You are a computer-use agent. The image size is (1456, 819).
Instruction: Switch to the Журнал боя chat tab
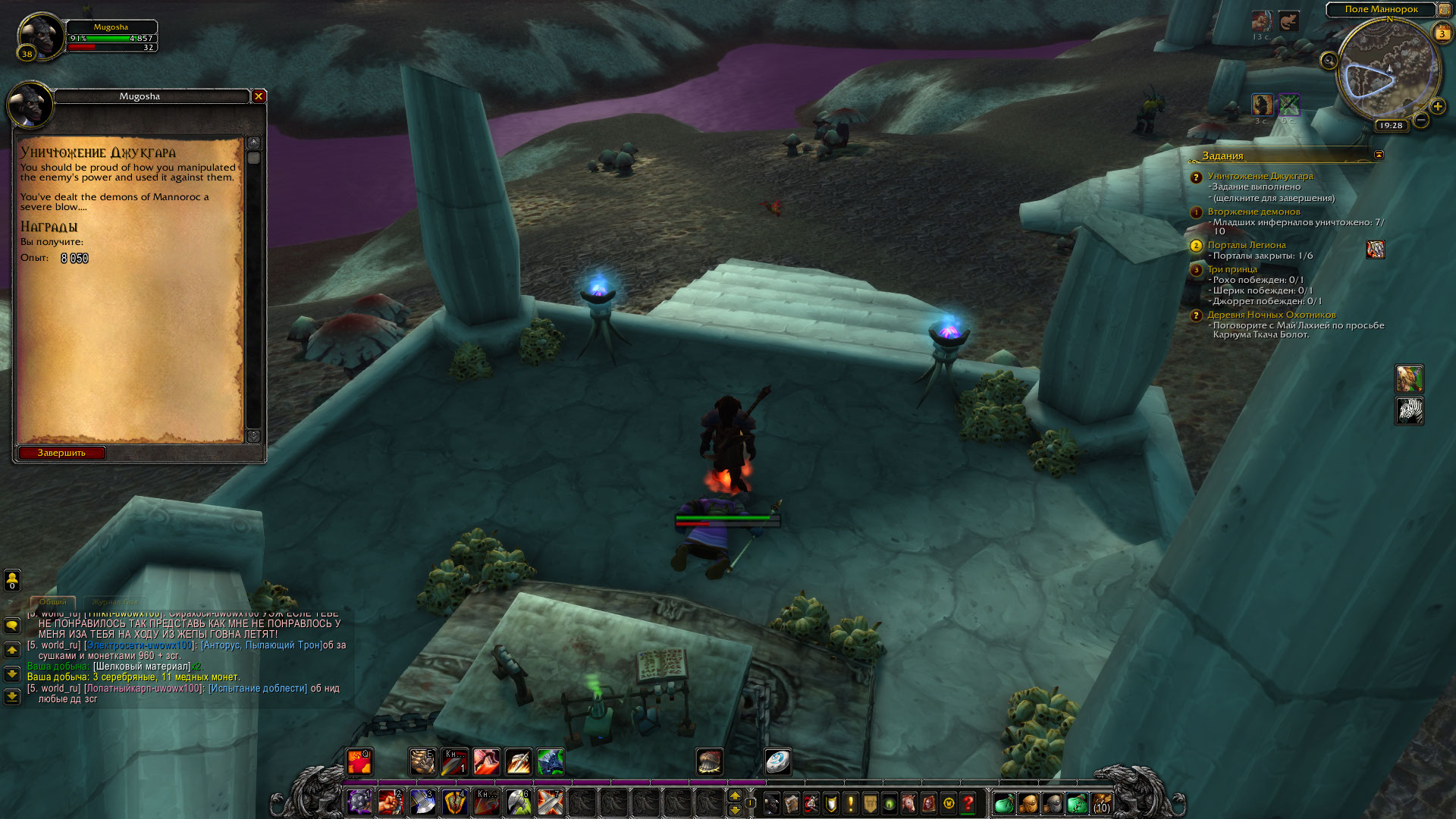pos(116,602)
